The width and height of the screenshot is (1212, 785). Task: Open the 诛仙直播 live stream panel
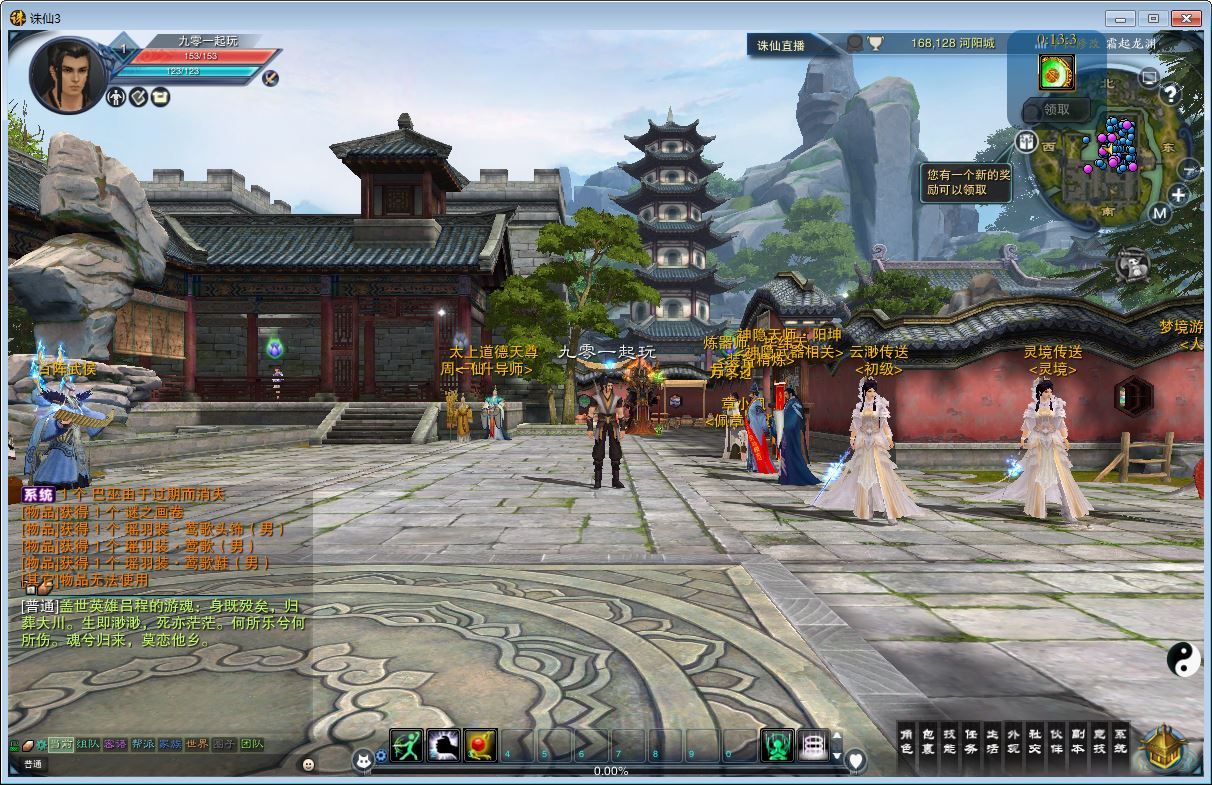[781, 45]
